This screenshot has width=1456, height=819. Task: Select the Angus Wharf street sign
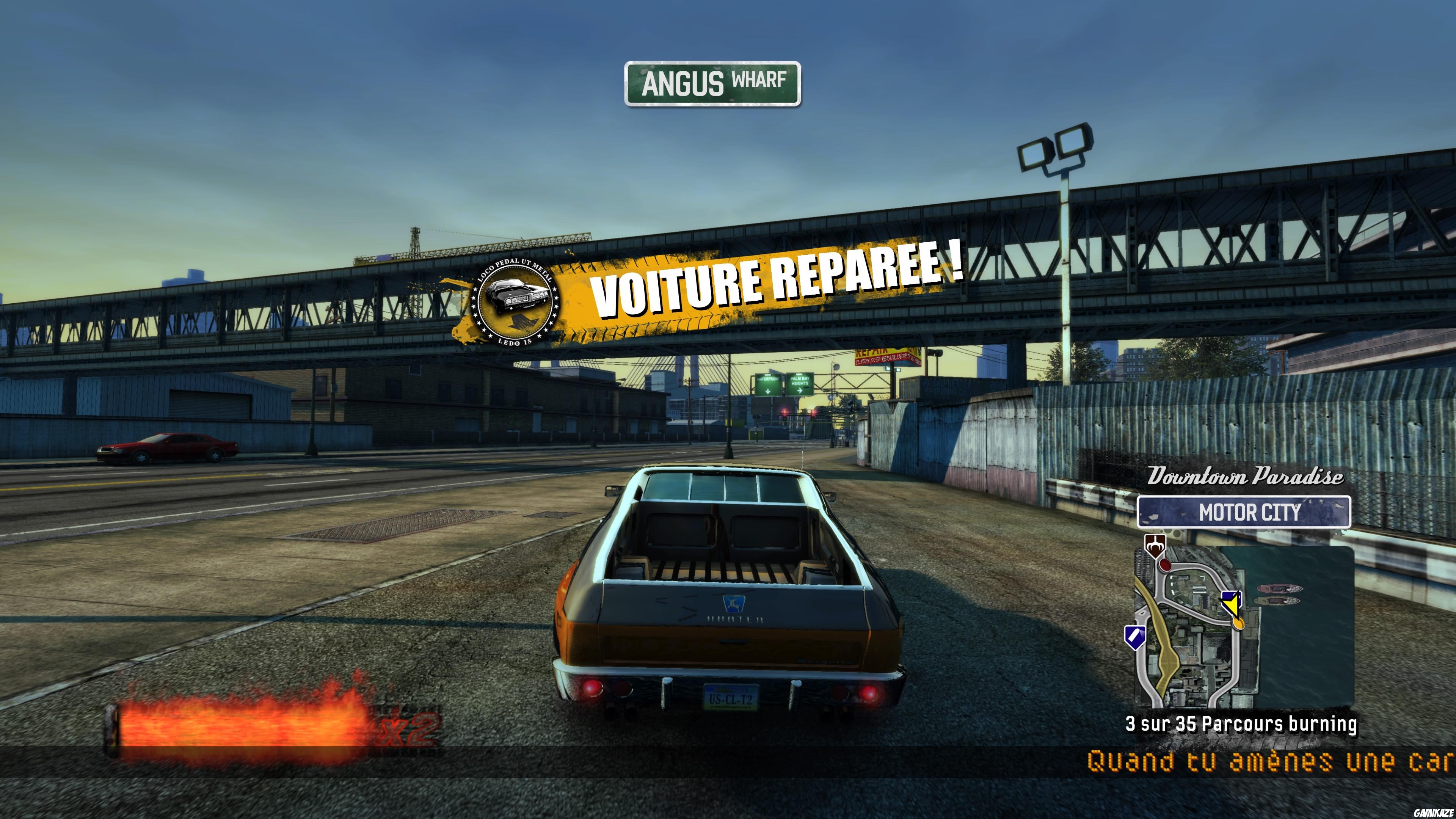tap(713, 83)
